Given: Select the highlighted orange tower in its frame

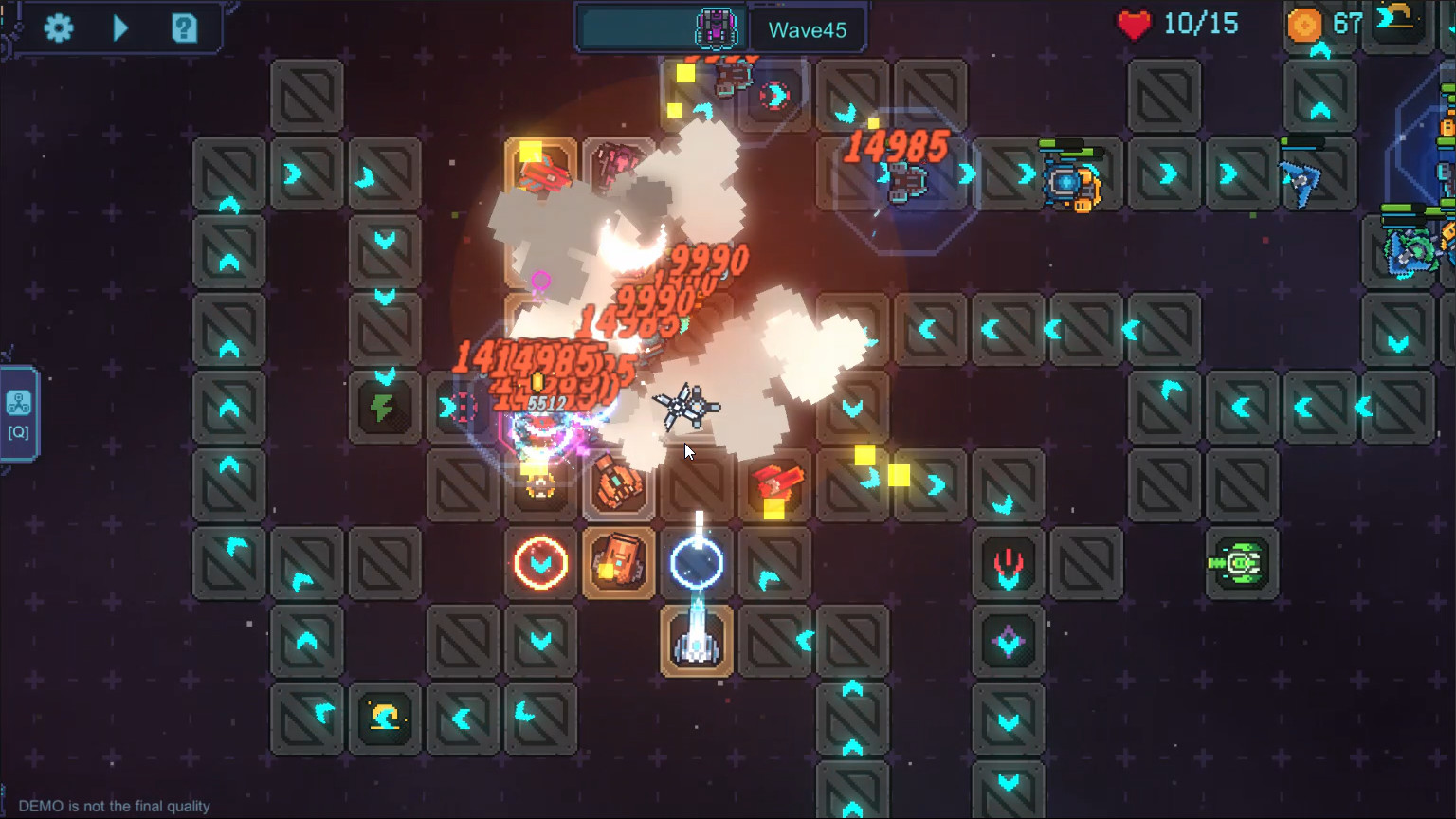Looking at the screenshot, I should coord(619,562).
